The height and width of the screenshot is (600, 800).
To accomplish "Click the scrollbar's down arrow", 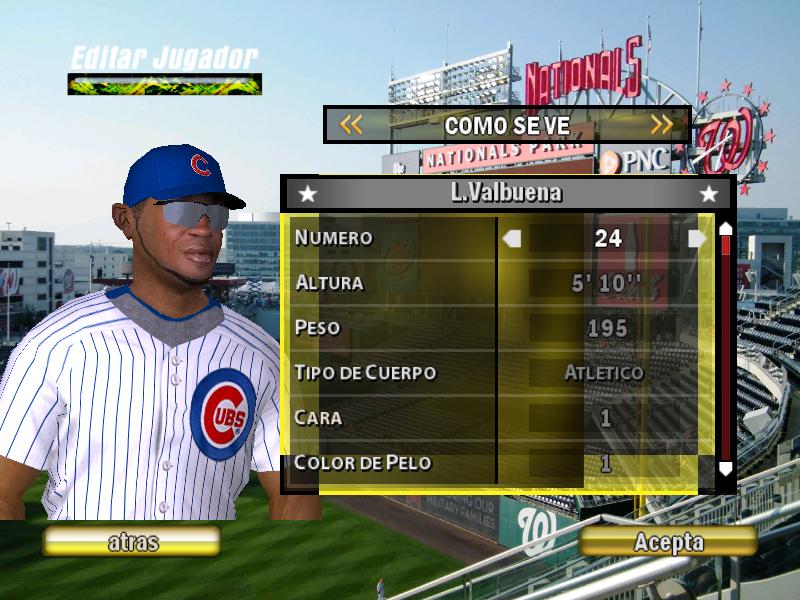I will (726, 467).
